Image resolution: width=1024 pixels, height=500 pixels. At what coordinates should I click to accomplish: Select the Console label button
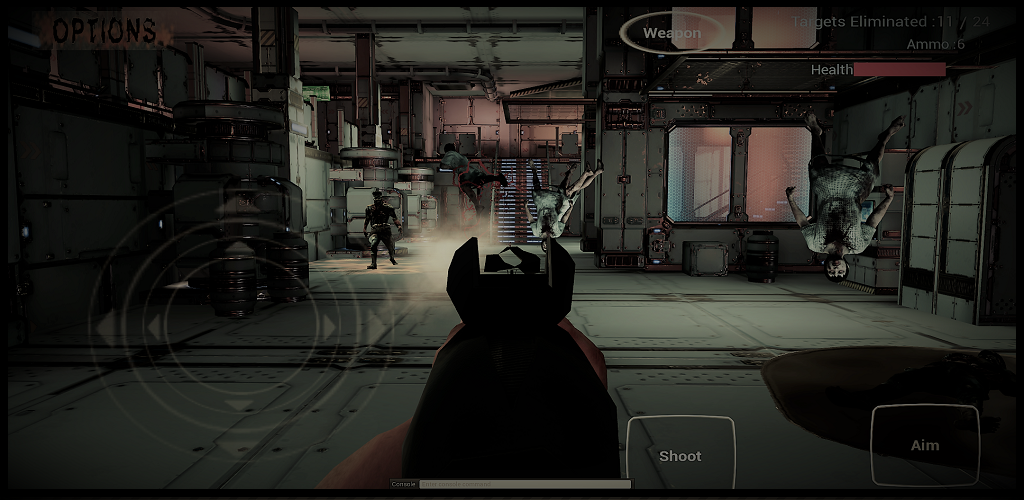(x=403, y=484)
